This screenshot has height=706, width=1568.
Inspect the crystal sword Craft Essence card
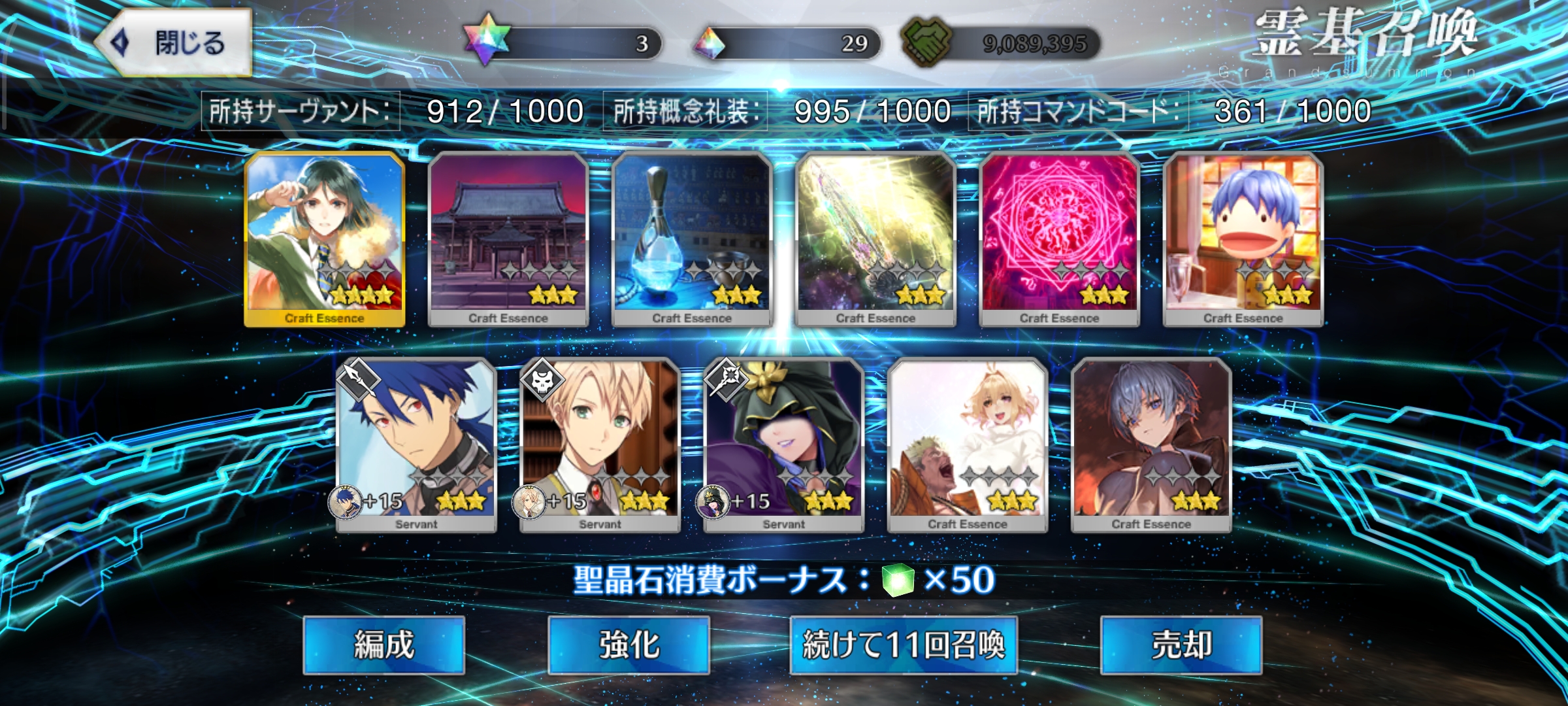(x=875, y=239)
